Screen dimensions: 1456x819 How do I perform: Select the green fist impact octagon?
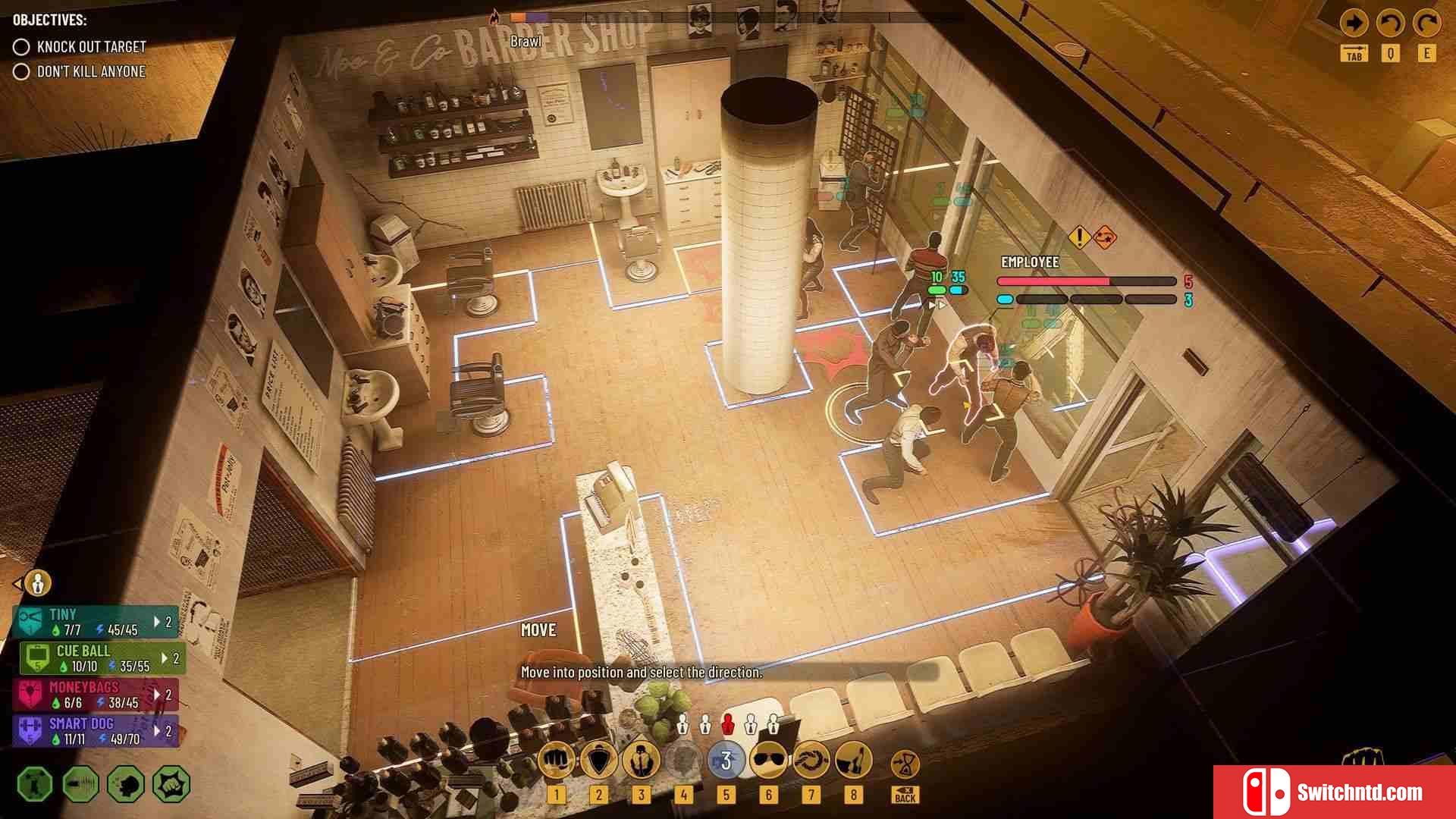tap(171, 784)
